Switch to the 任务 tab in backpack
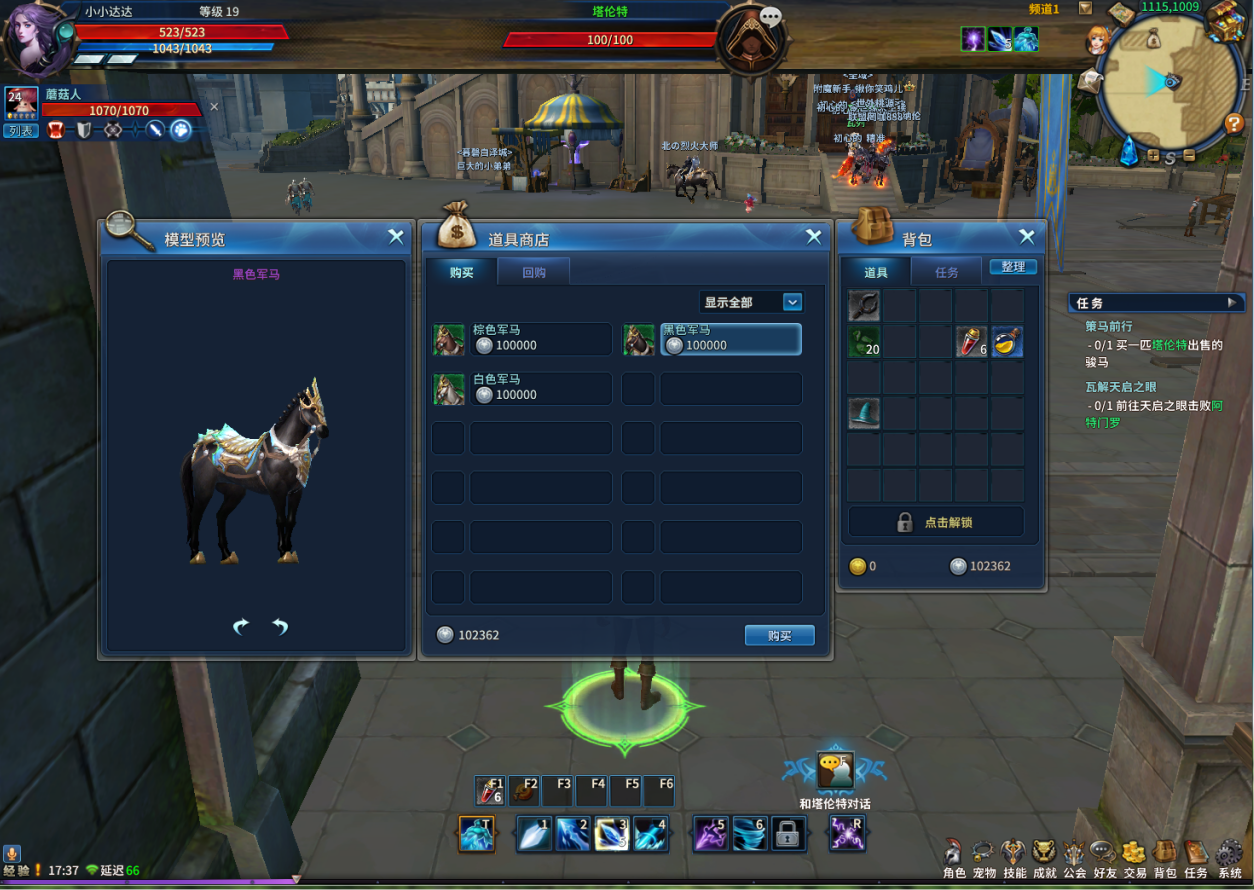Image resolution: width=1254 pixels, height=890 pixels. [x=946, y=272]
